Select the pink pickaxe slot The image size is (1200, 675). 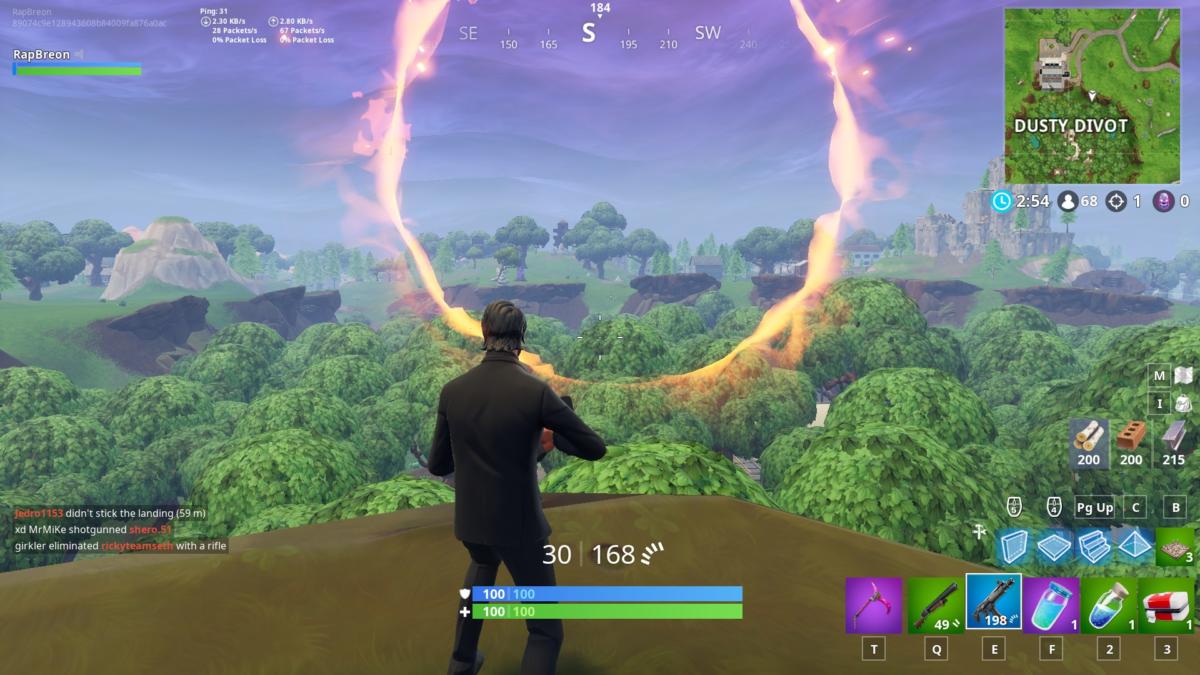tap(874, 605)
